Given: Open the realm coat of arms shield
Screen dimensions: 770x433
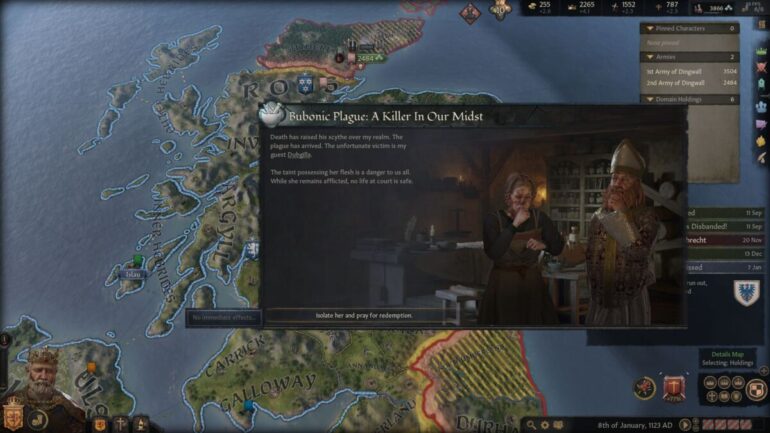Looking at the screenshot, I should 14,412.
